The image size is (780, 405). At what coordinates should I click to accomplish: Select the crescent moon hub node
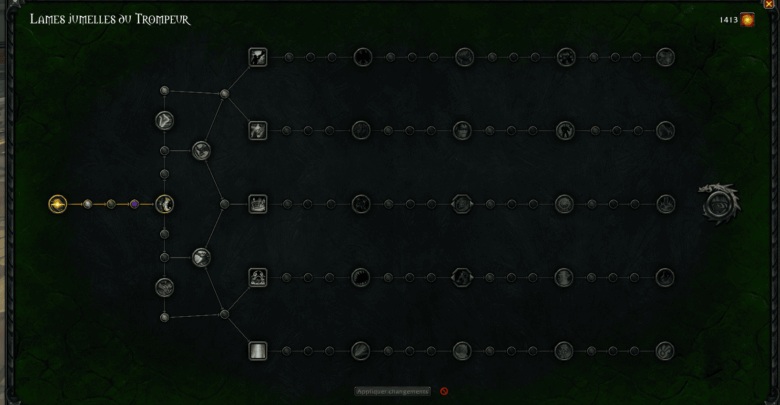(165, 204)
